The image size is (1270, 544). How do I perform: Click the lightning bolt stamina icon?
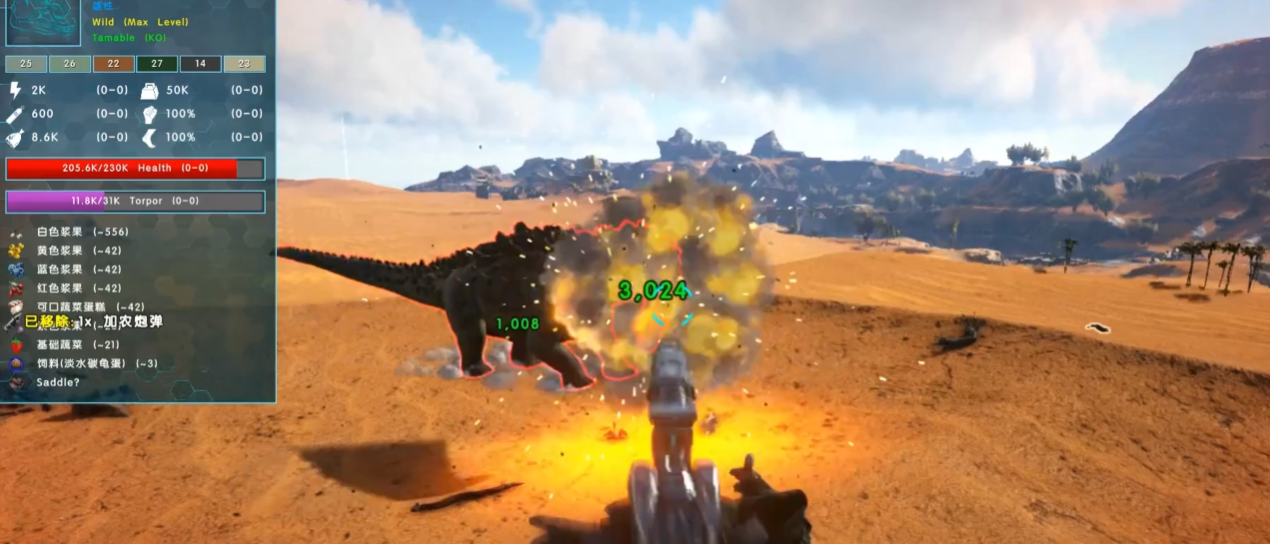(x=15, y=90)
